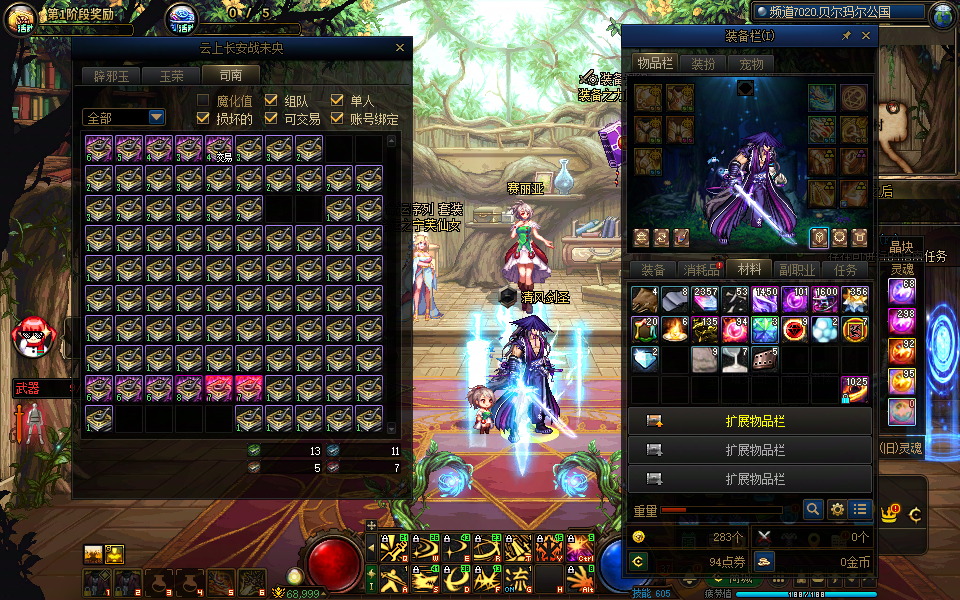960x600 pixels.
Task: Toggle the 损坏的 checkbox
Action: 203,118
